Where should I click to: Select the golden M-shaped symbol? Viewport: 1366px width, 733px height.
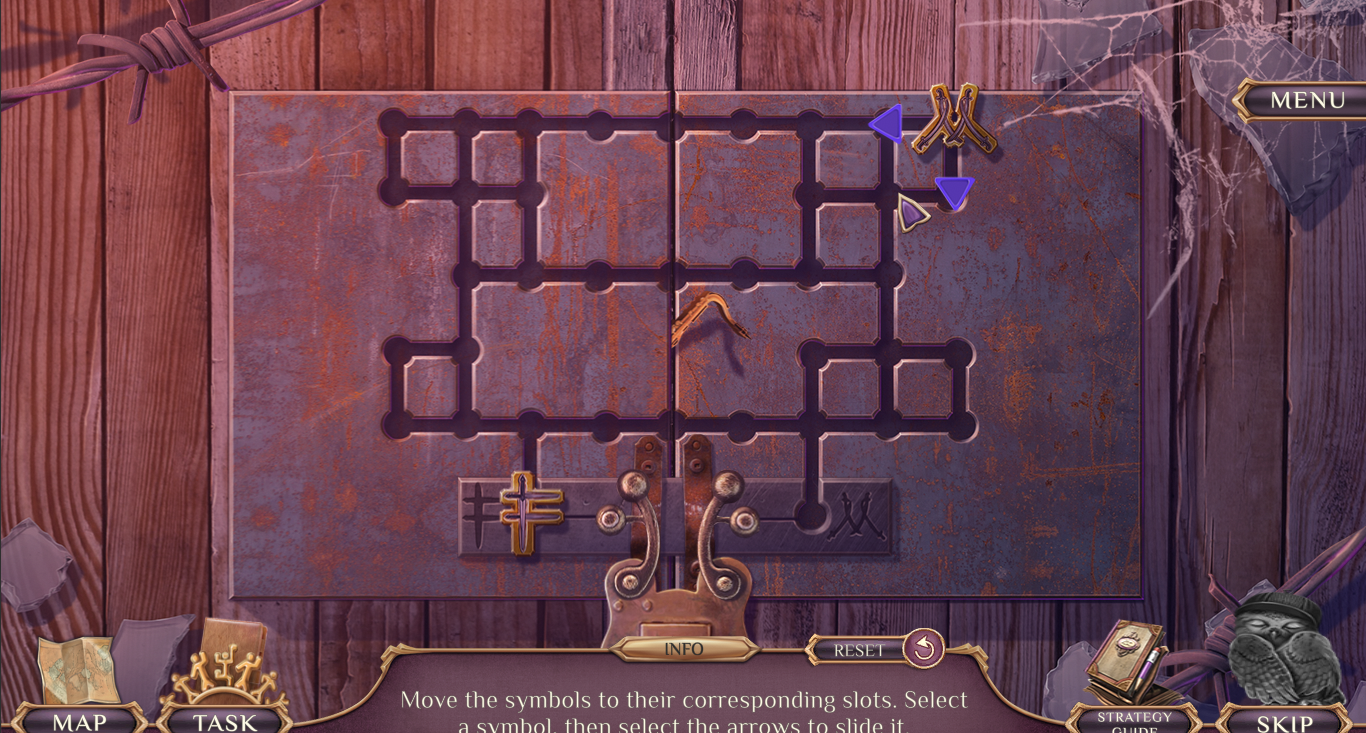click(953, 121)
